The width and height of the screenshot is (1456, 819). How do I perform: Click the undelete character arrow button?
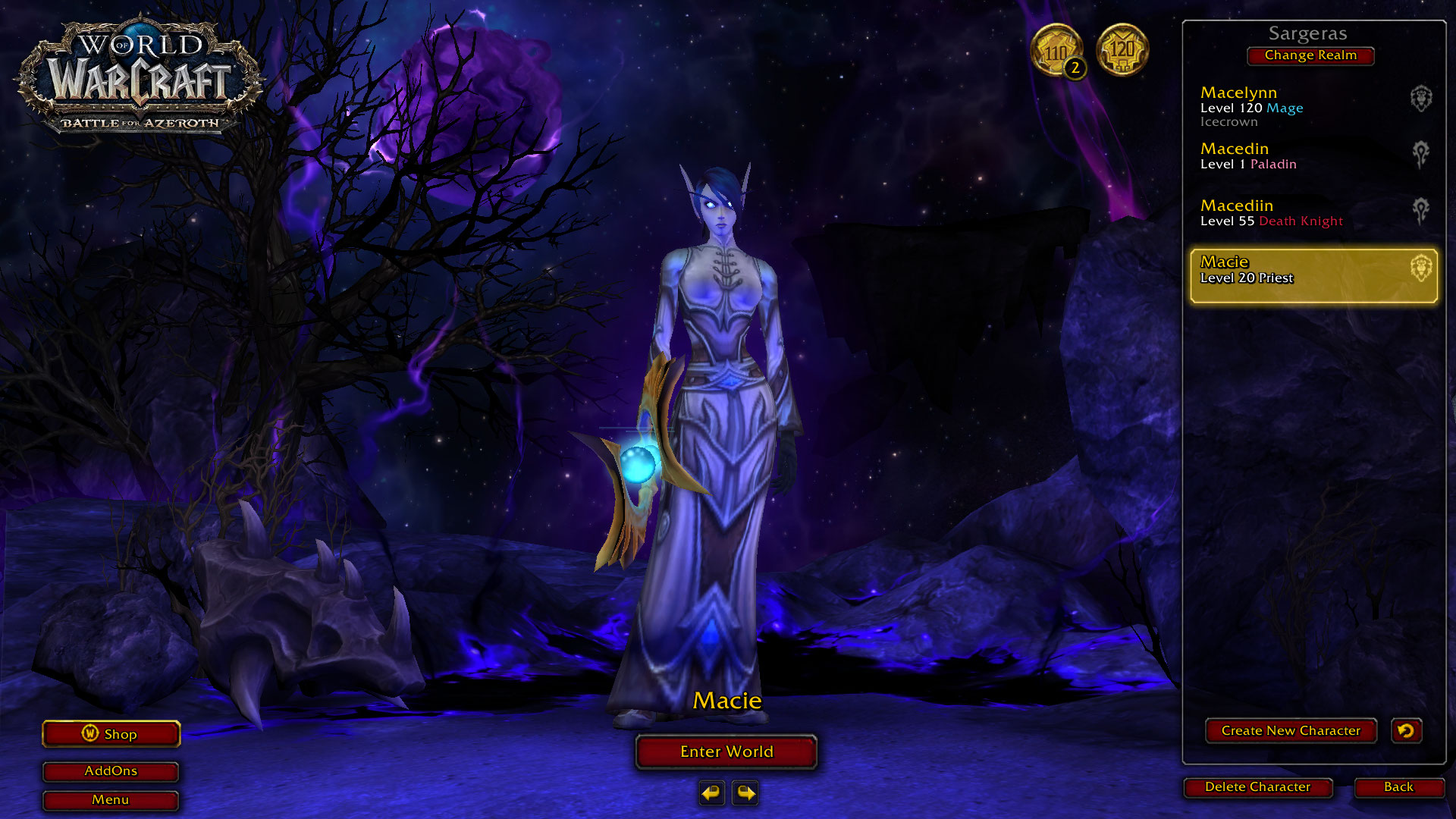tap(1406, 731)
